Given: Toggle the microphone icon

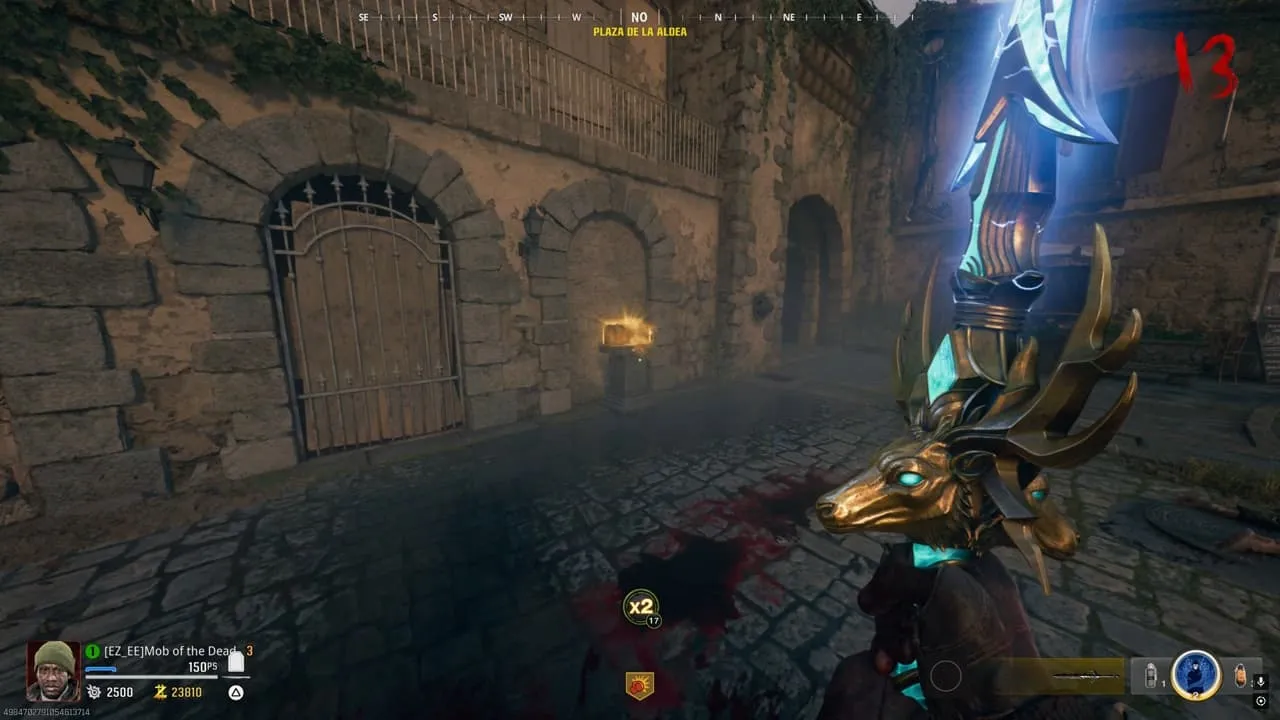Looking at the screenshot, I should [1260, 681].
